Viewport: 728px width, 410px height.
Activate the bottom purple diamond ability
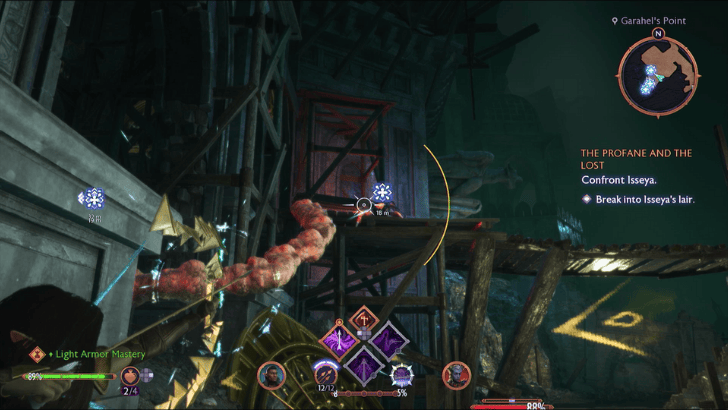[x=361, y=363]
